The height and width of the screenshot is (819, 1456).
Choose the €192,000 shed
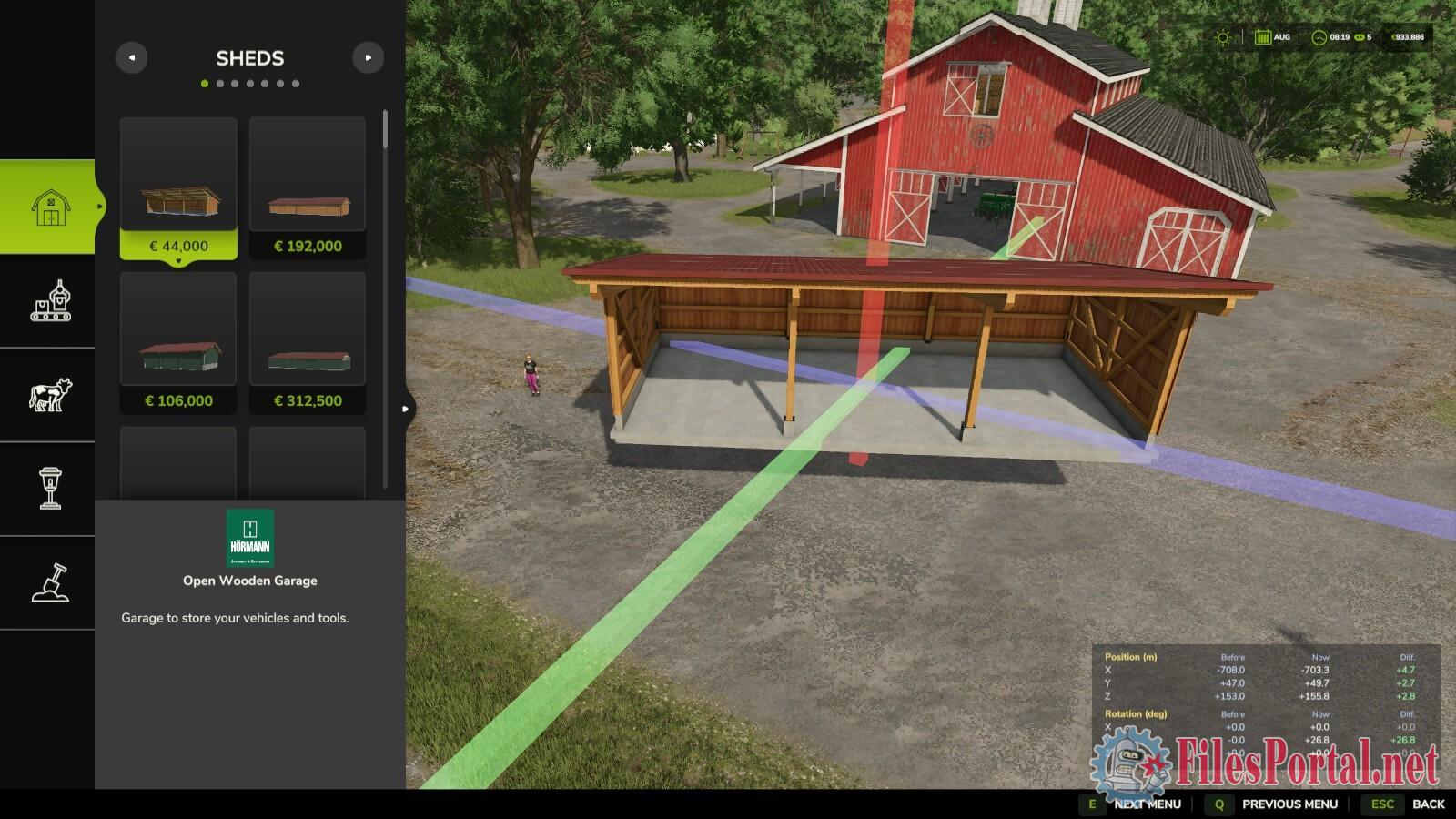tap(308, 187)
